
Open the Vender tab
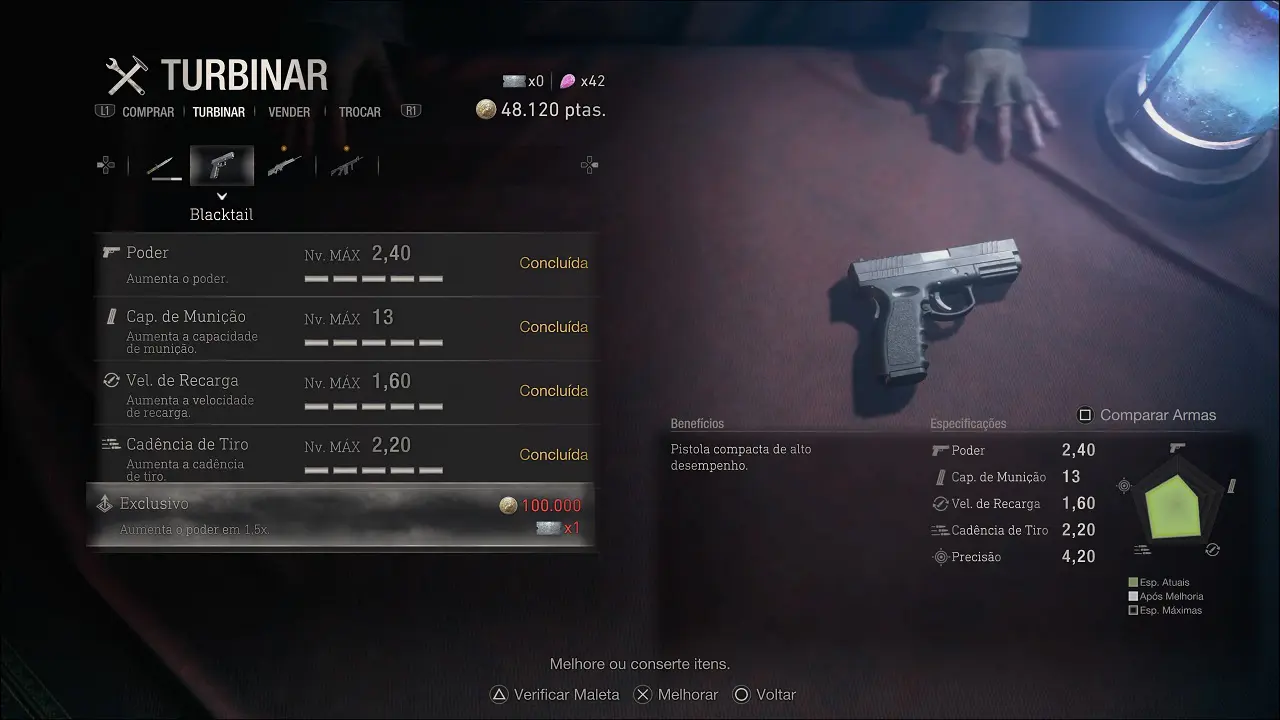(x=289, y=112)
